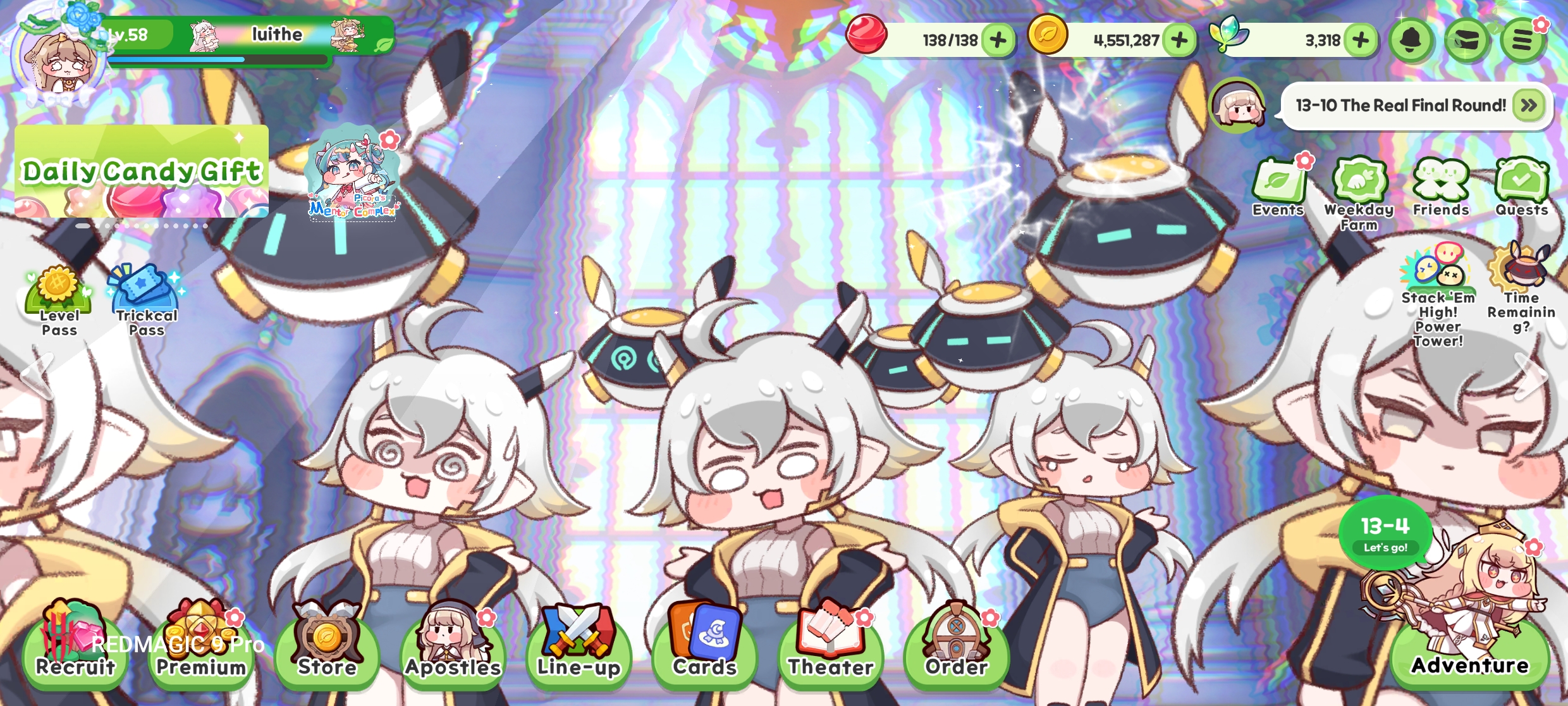Screen dimensions: 1568x706
Task: Open the Apostles screen
Action: tap(453, 645)
